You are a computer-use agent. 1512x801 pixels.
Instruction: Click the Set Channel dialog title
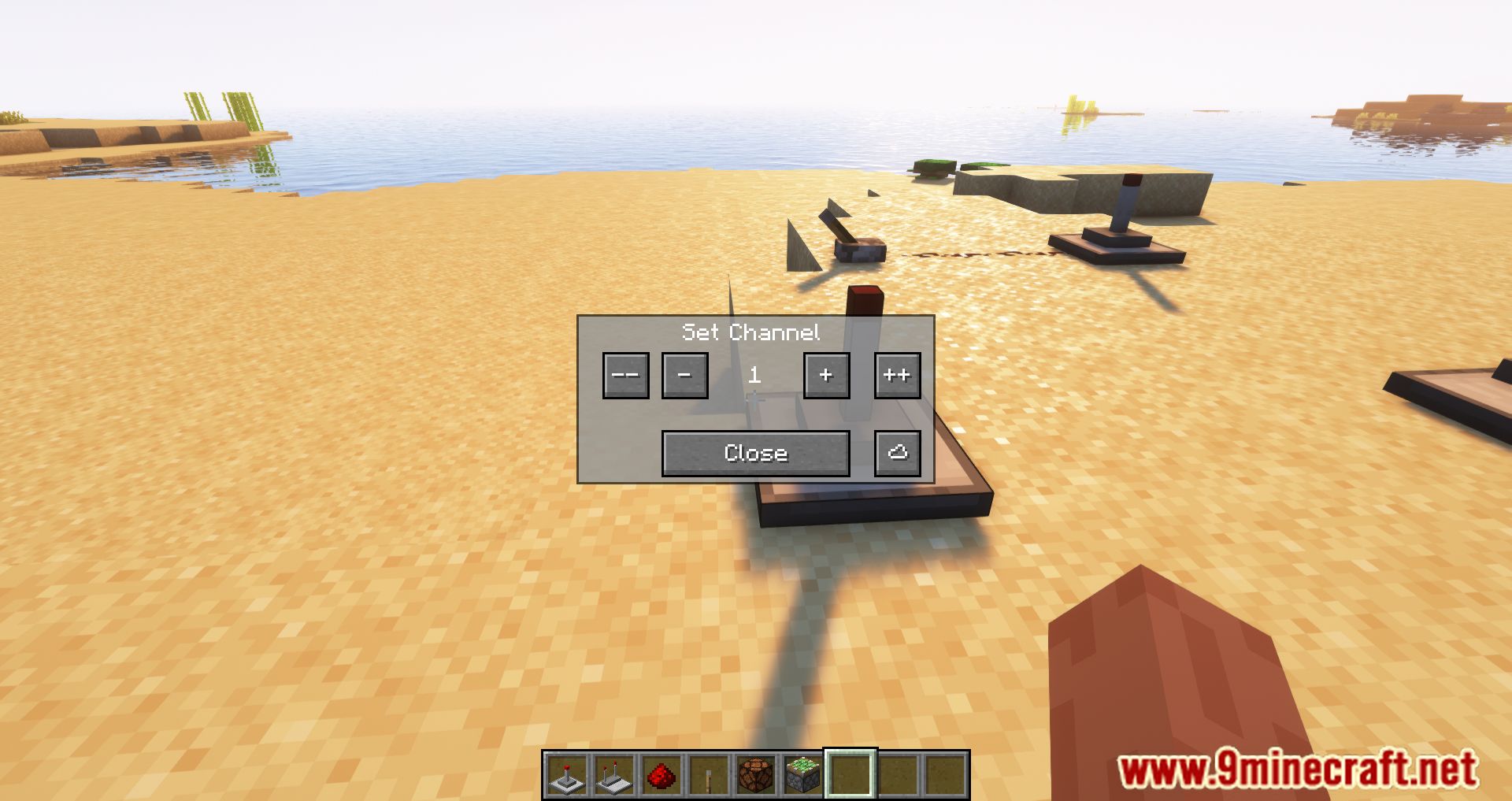click(x=751, y=332)
